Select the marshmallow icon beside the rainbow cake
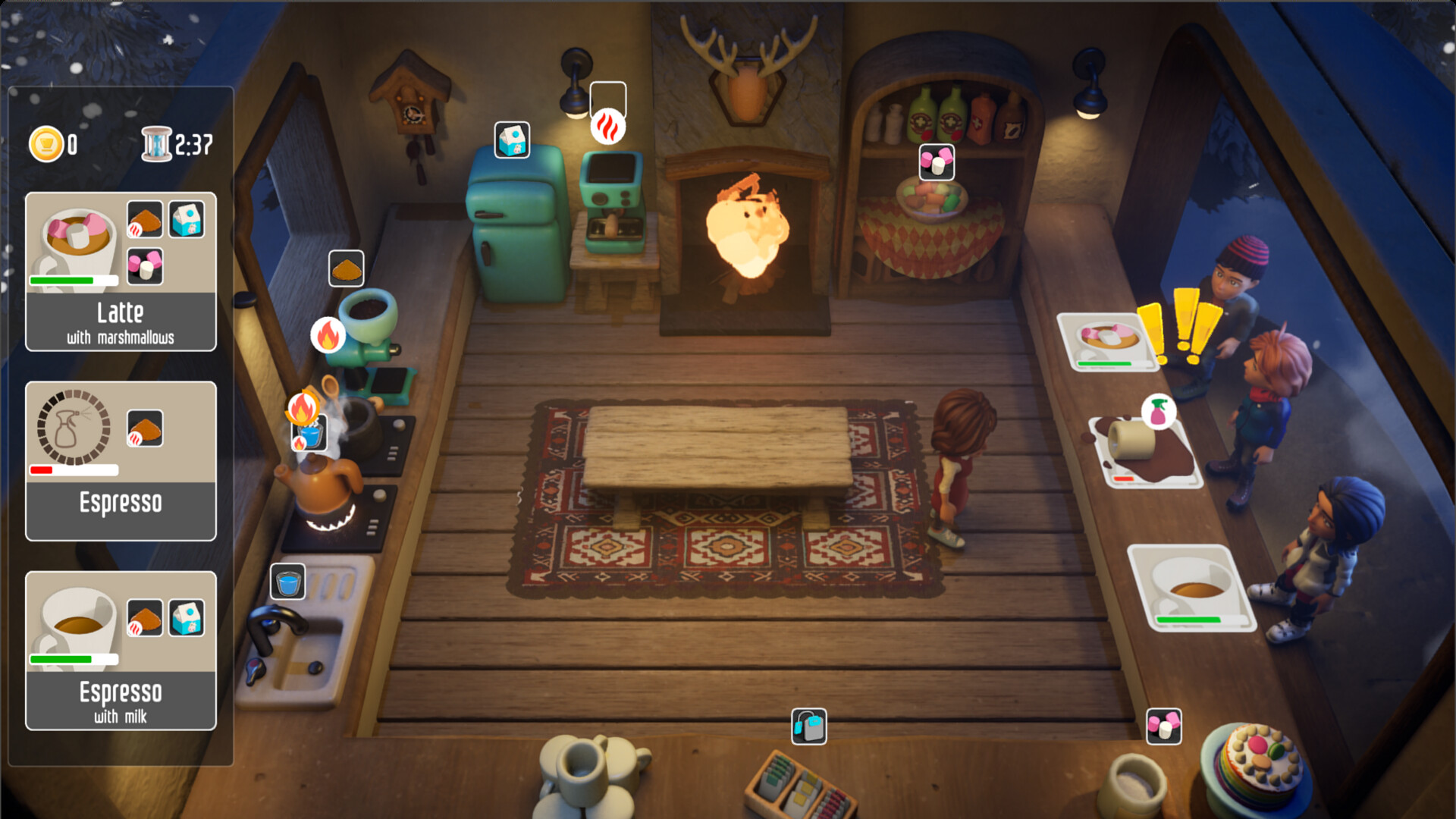Screen dimensions: 1456x819 [1164, 726]
